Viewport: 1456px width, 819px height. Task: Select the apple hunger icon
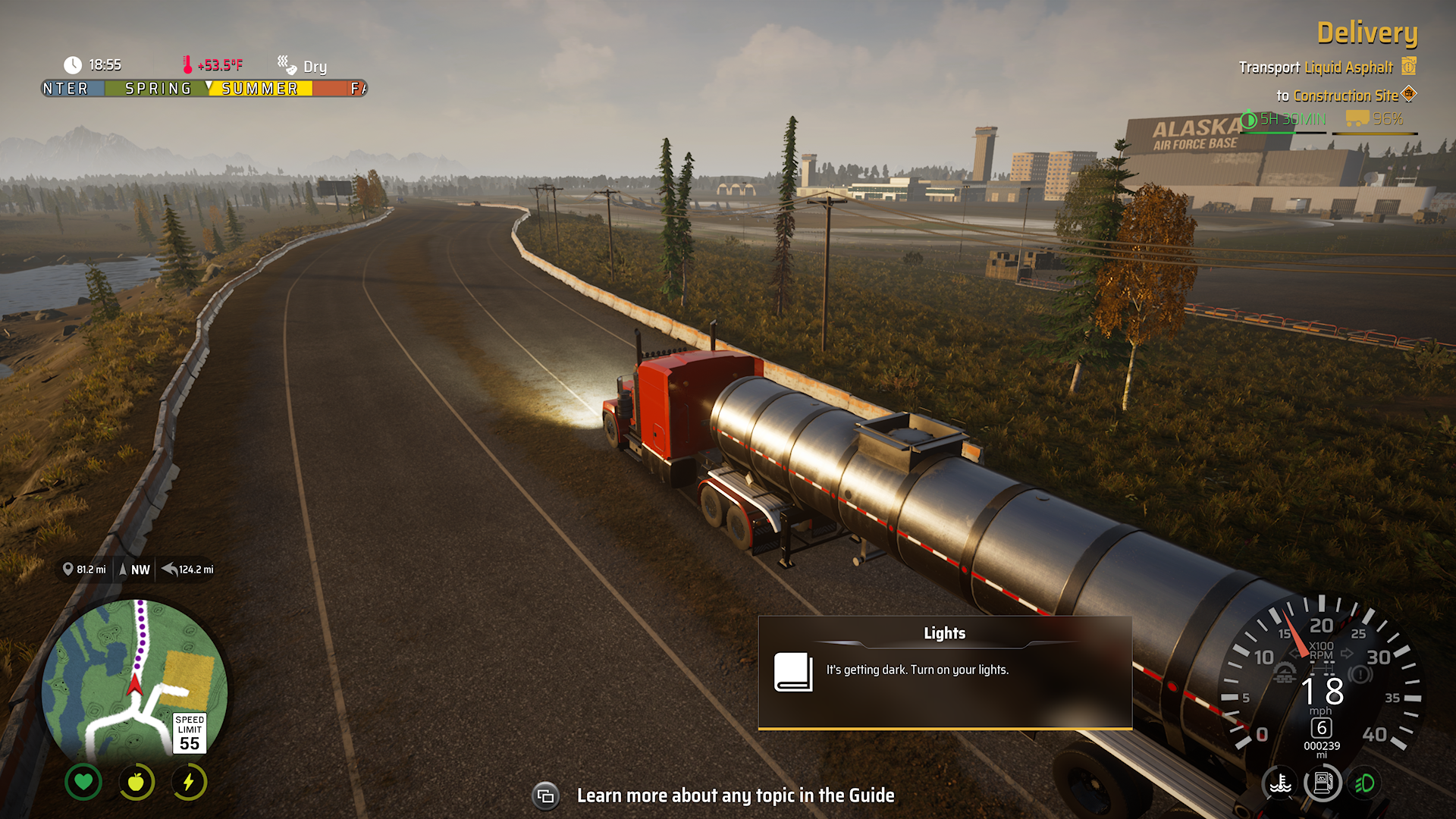(x=136, y=782)
